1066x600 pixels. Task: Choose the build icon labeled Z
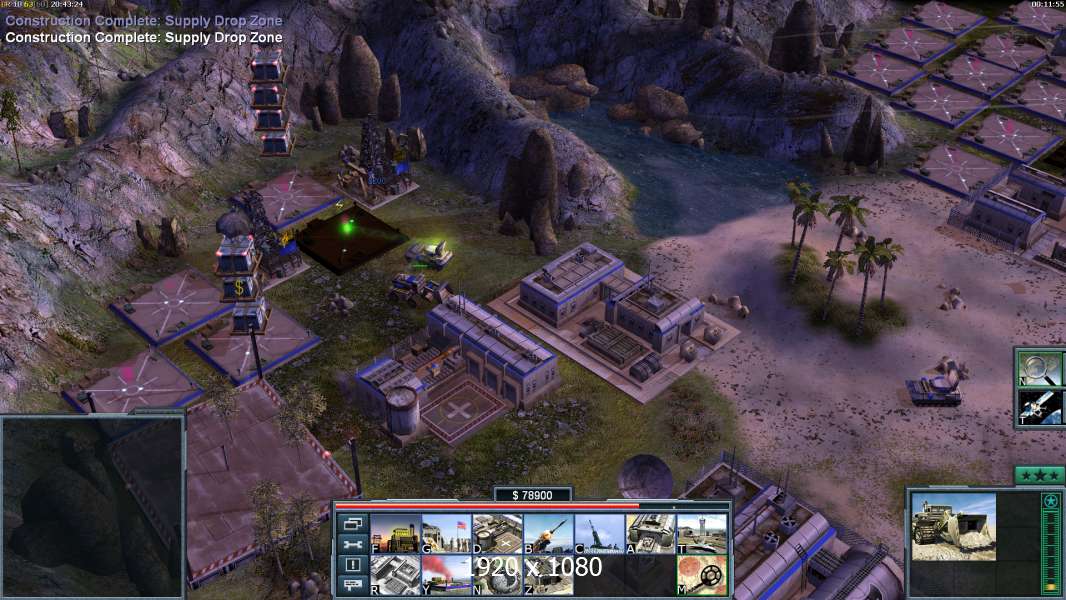click(x=548, y=575)
